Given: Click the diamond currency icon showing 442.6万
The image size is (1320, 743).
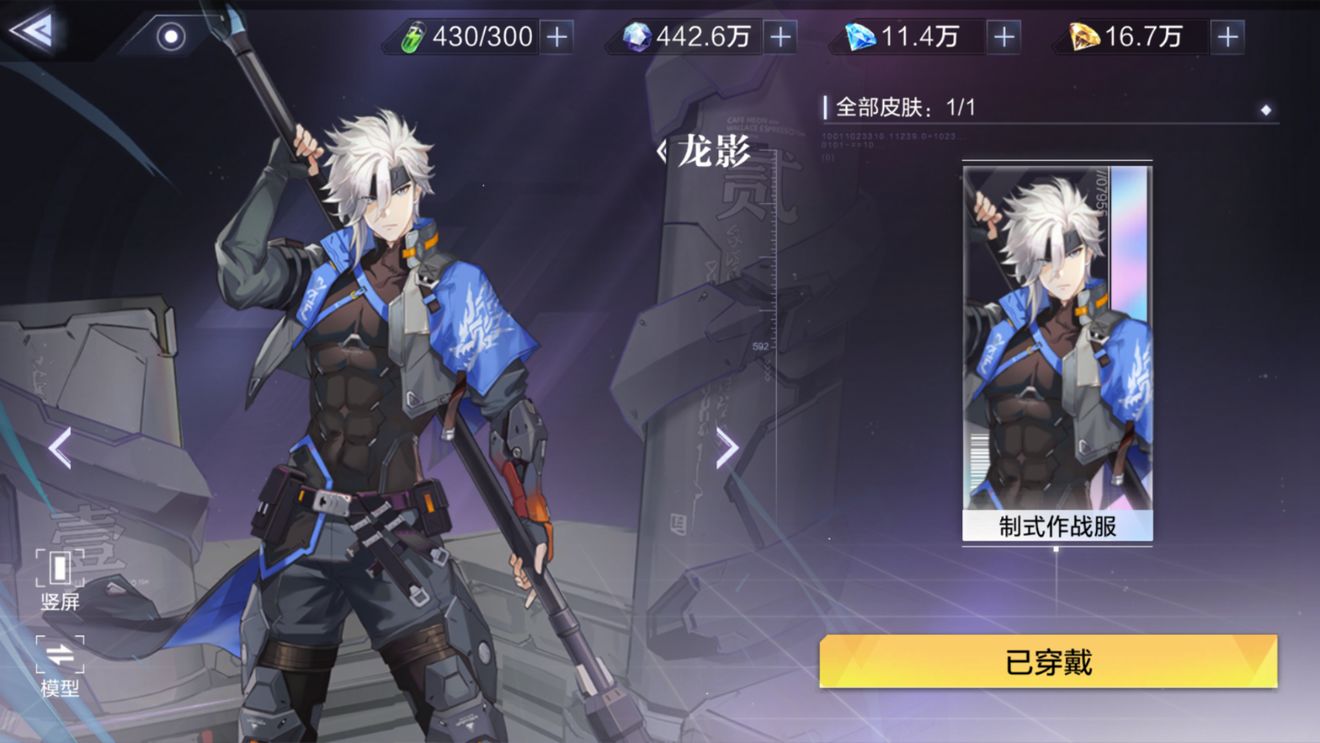Looking at the screenshot, I should (x=637, y=36).
